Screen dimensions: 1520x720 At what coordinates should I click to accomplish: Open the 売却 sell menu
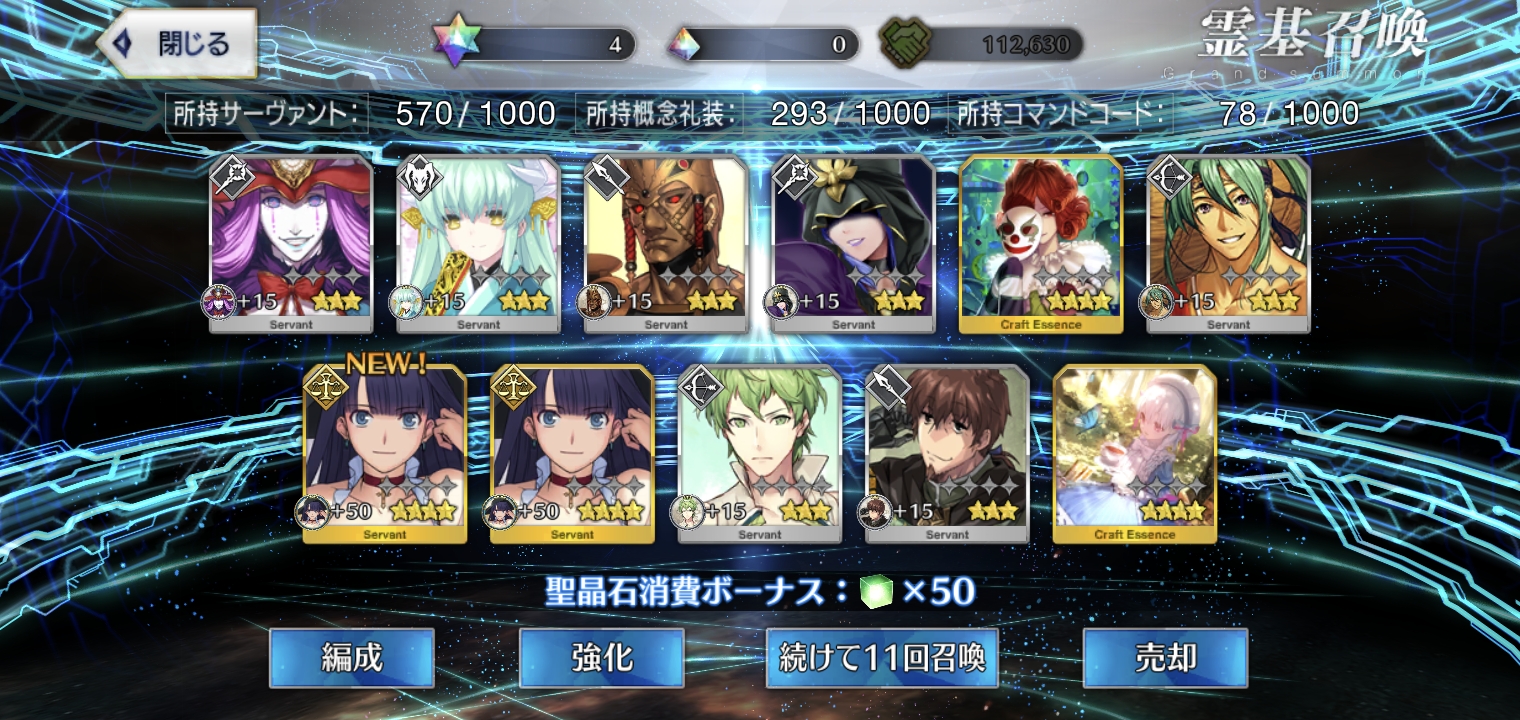[1165, 657]
